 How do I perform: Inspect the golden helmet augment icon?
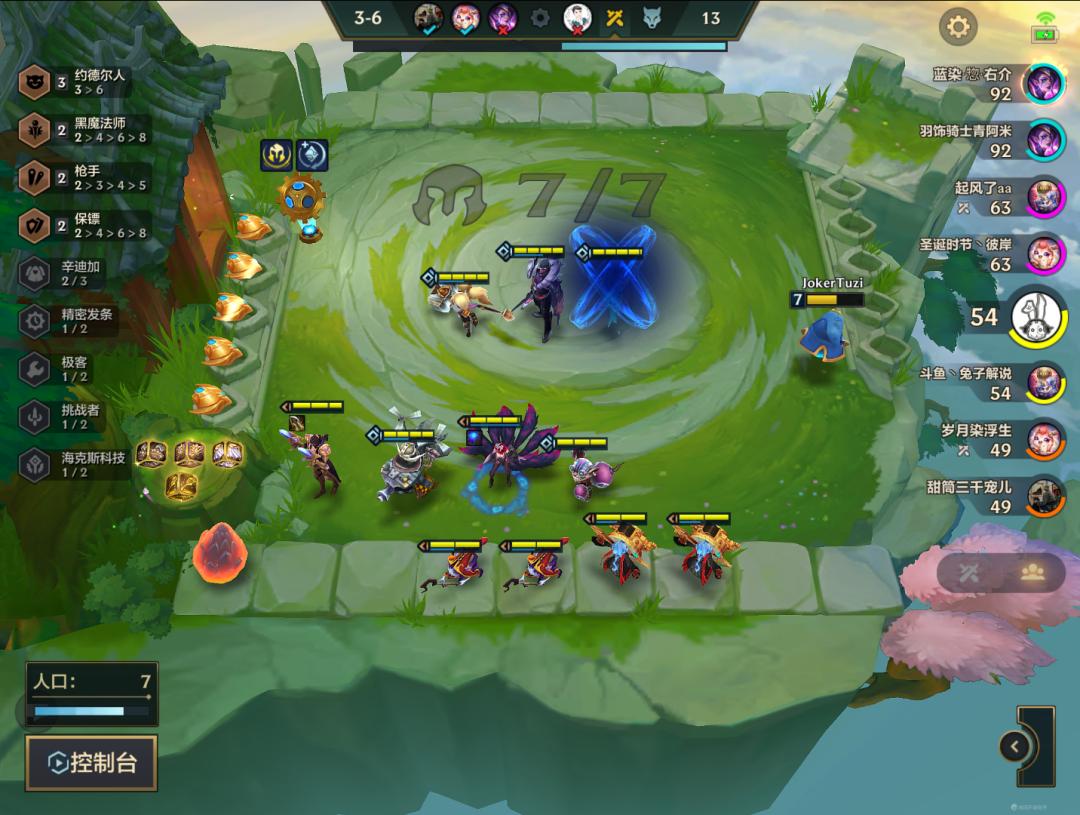[x=276, y=155]
